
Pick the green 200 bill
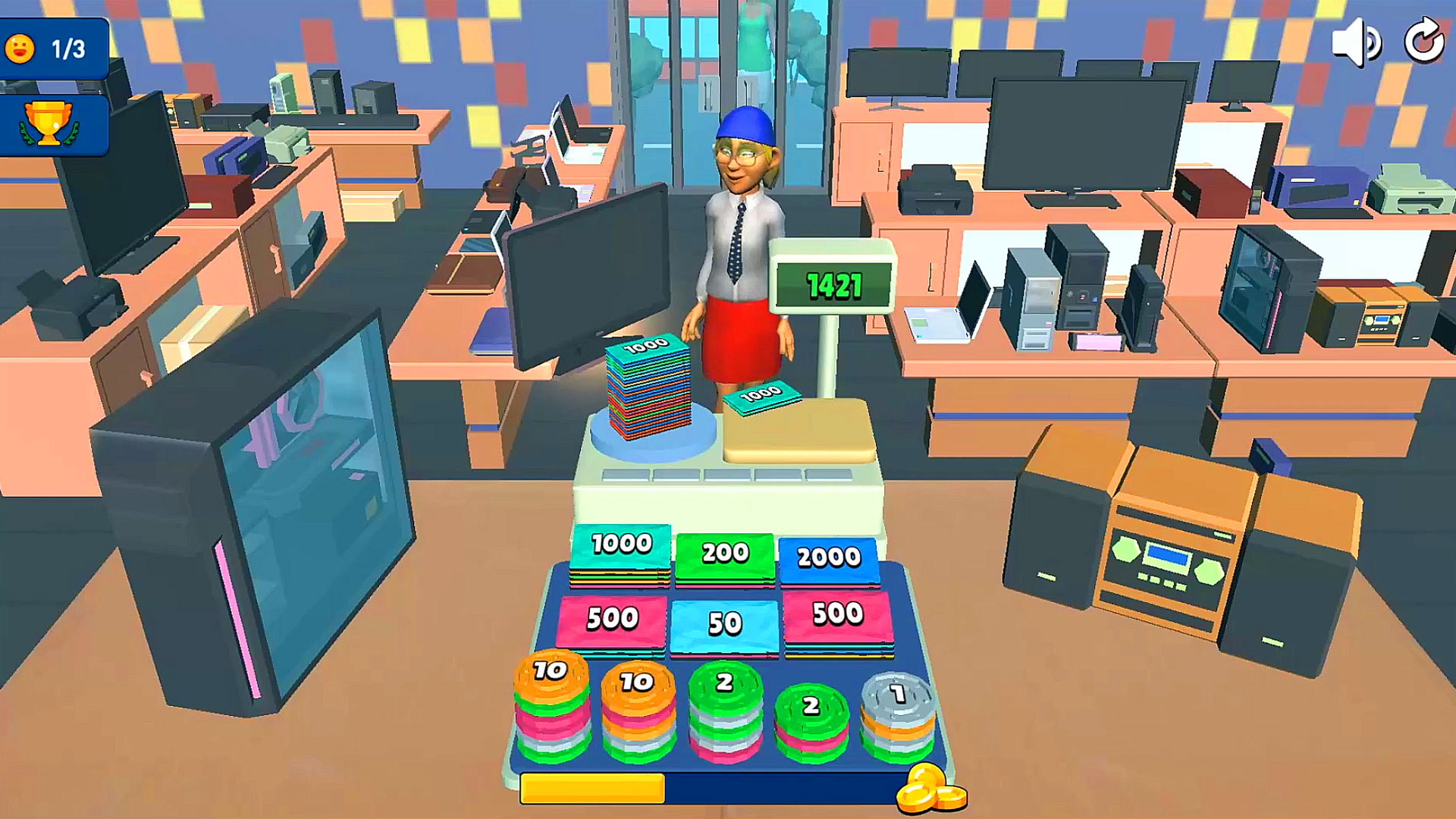click(x=726, y=555)
